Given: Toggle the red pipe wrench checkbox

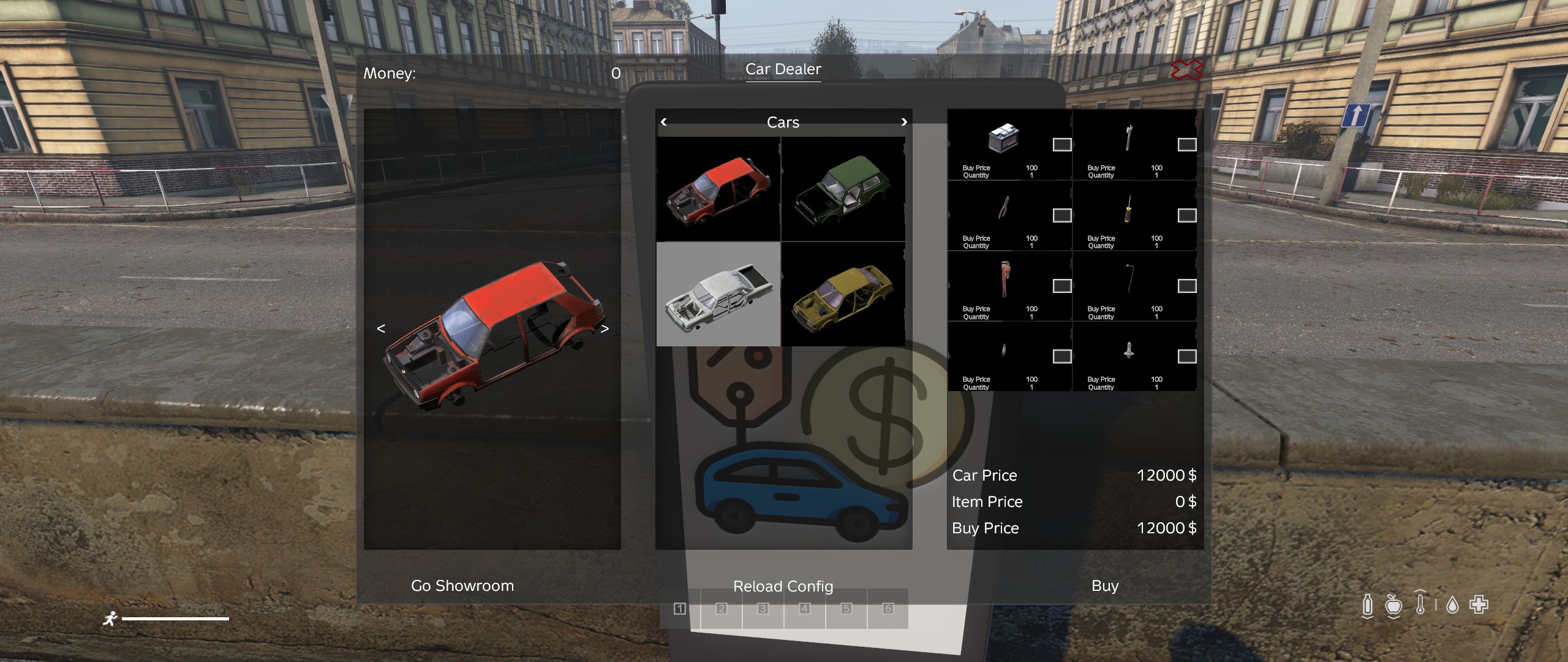Looking at the screenshot, I should [x=1062, y=286].
